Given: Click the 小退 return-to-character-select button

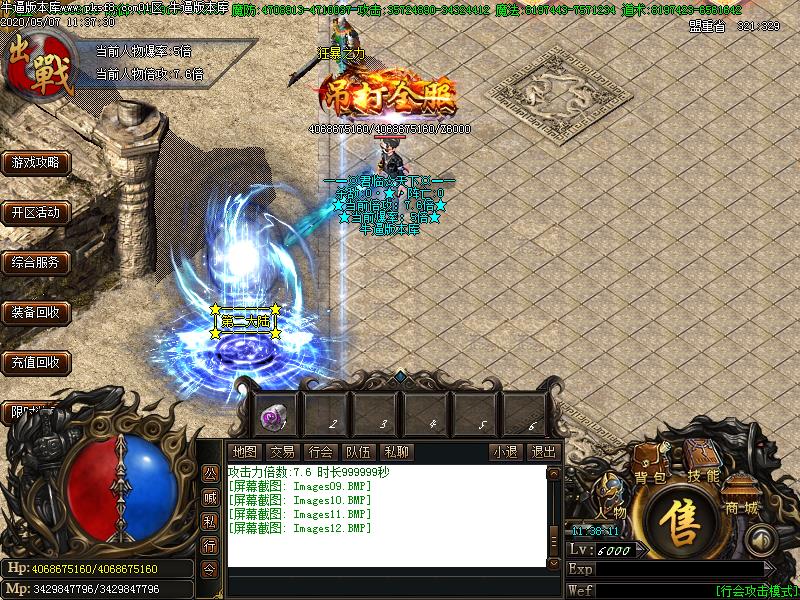Looking at the screenshot, I should pyautogui.click(x=505, y=452).
